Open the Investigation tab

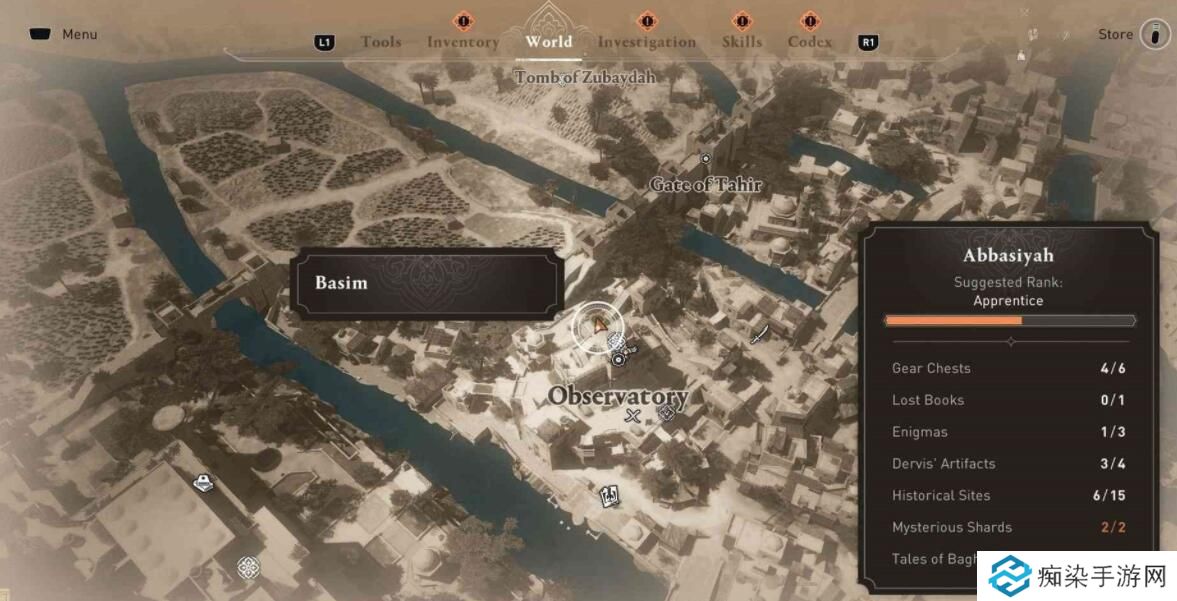point(646,42)
